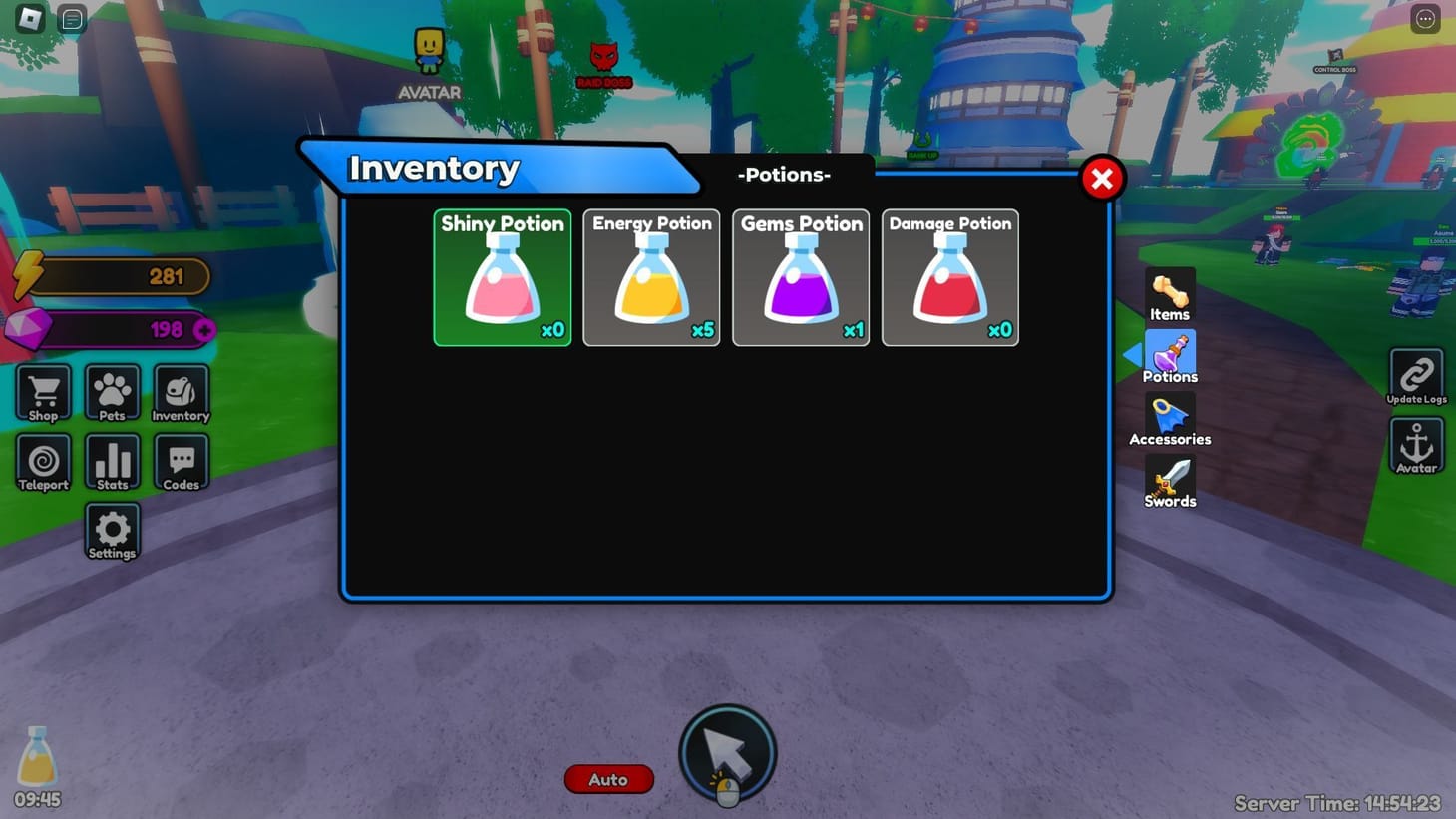The image size is (1456, 819).
Task: Select the Energy Potion x5
Action: tap(650, 277)
